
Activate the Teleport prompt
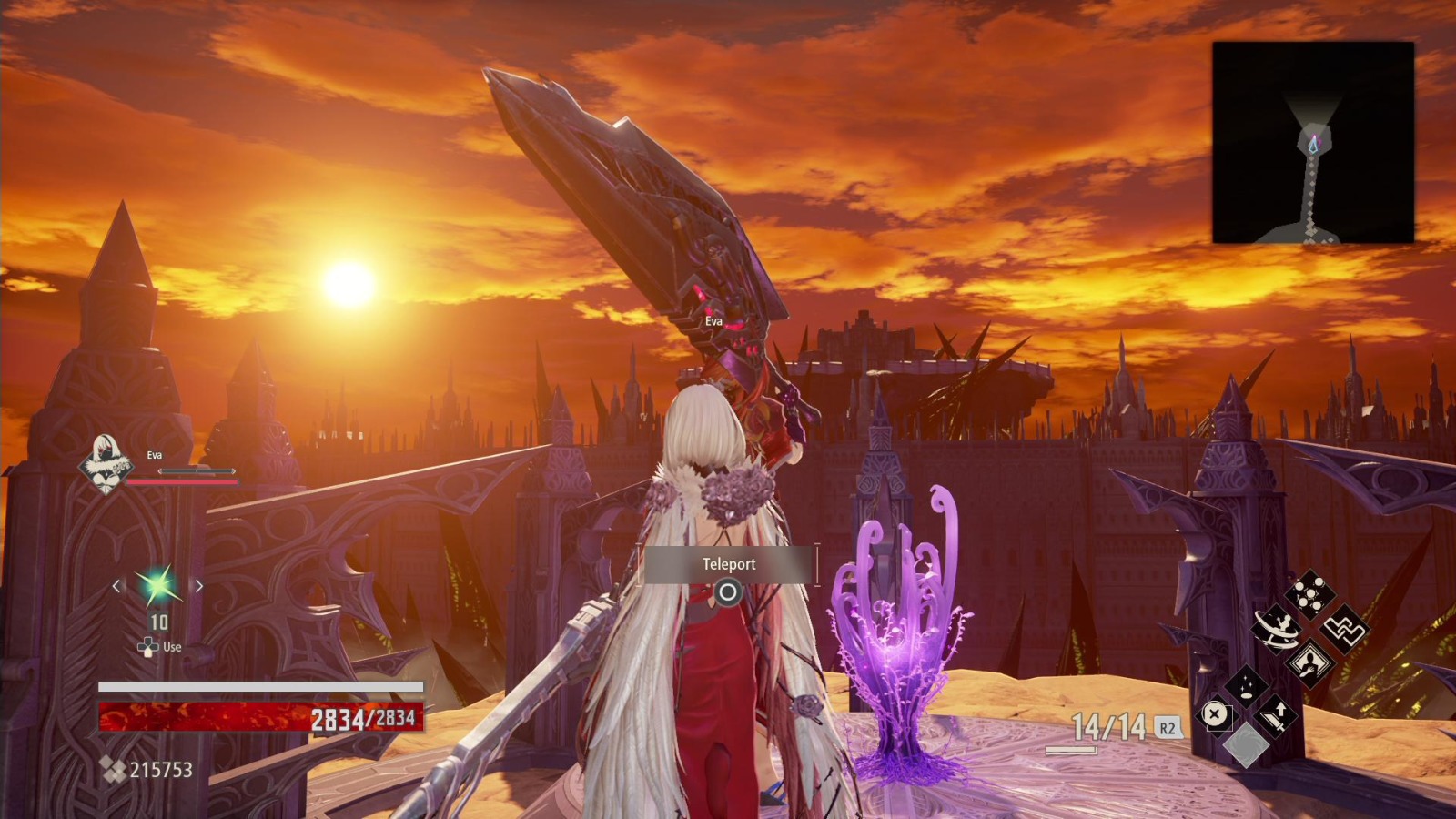(x=728, y=563)
